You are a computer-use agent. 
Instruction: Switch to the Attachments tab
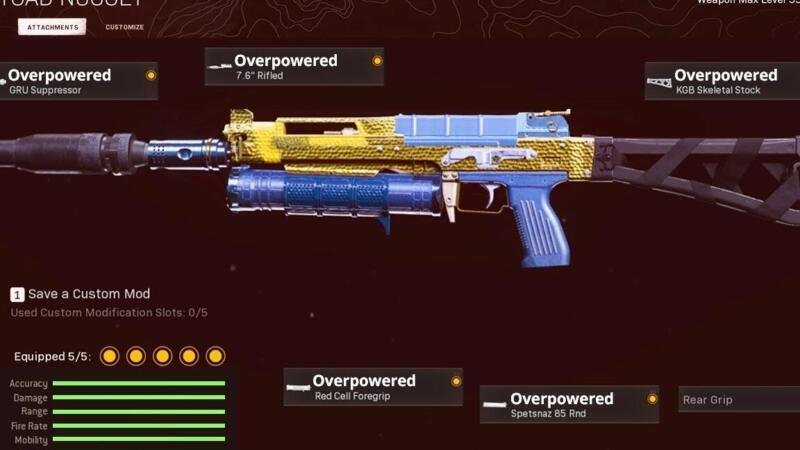[x=52, y=27]
